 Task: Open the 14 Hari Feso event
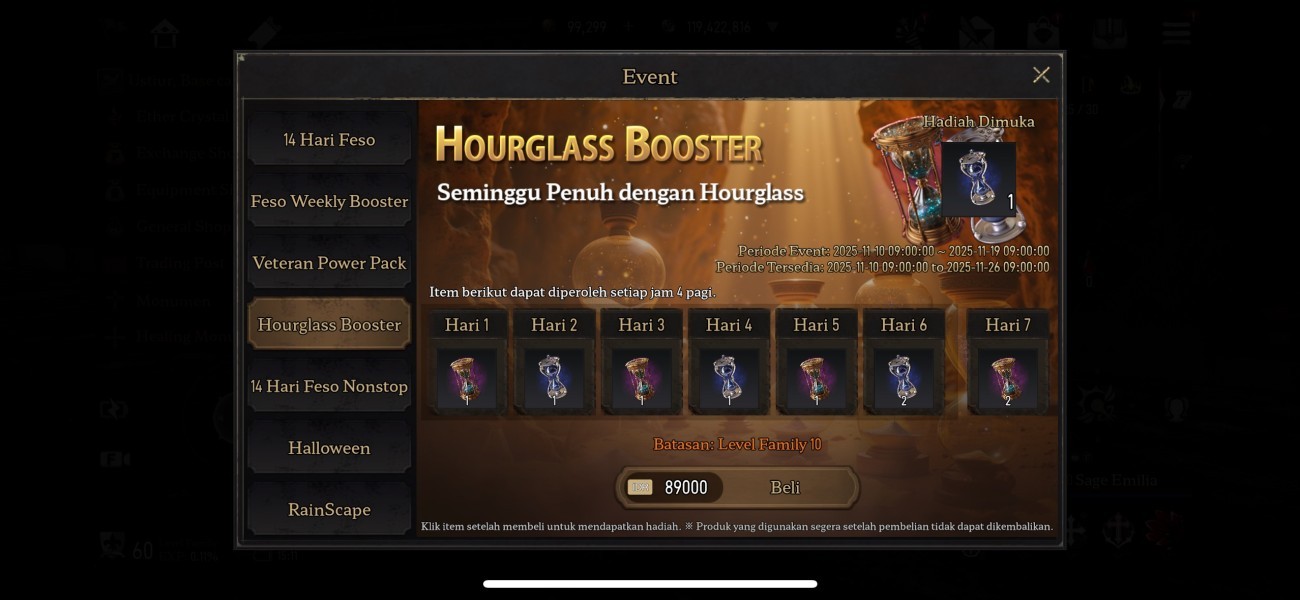(x=329, y=140)
